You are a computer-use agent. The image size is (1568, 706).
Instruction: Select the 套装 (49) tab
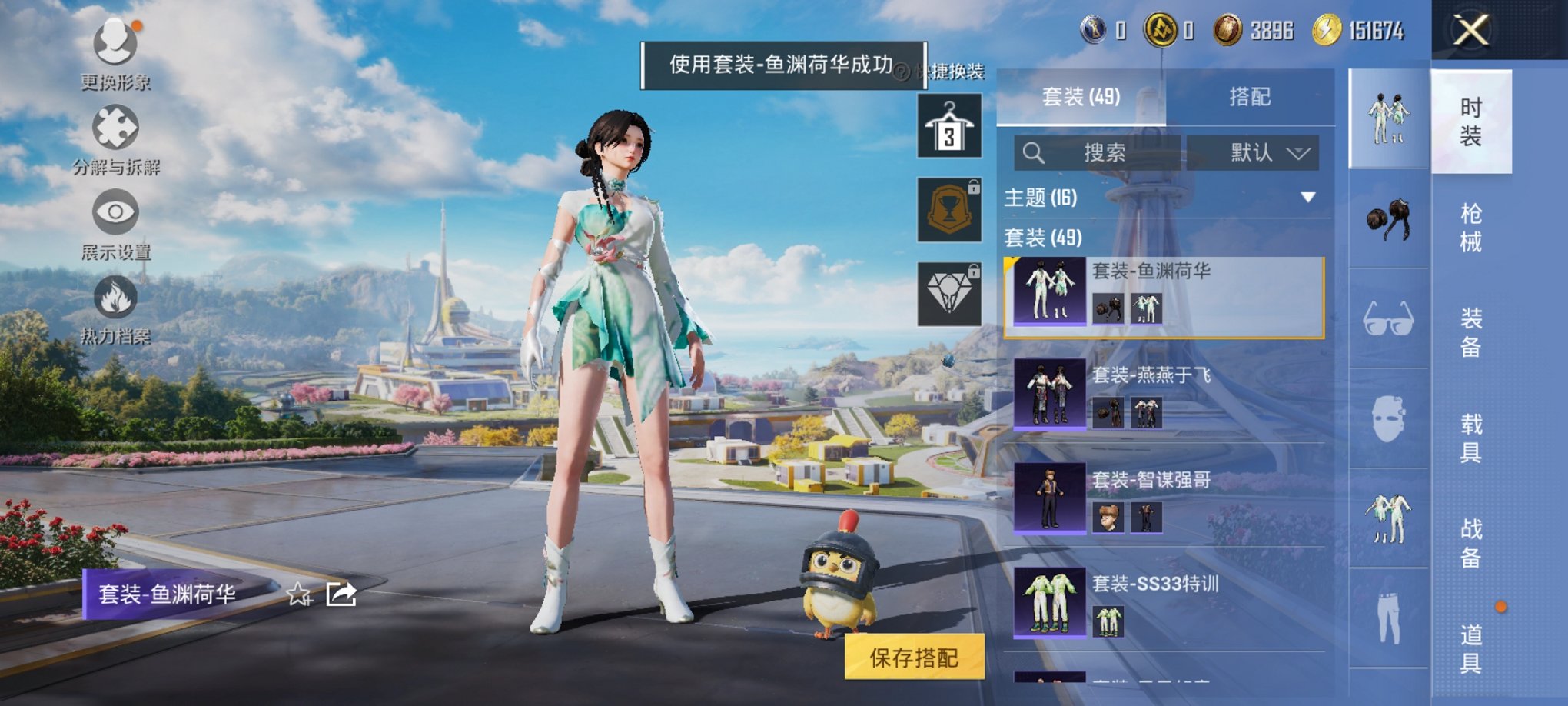coord(1081,97)
